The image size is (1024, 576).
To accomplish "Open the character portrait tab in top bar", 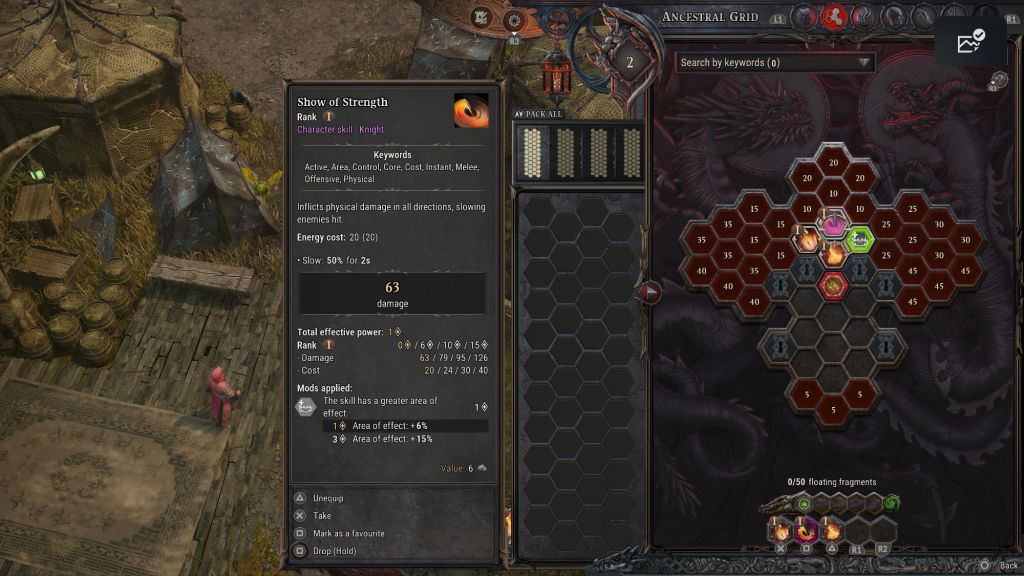I will (805, 17).
